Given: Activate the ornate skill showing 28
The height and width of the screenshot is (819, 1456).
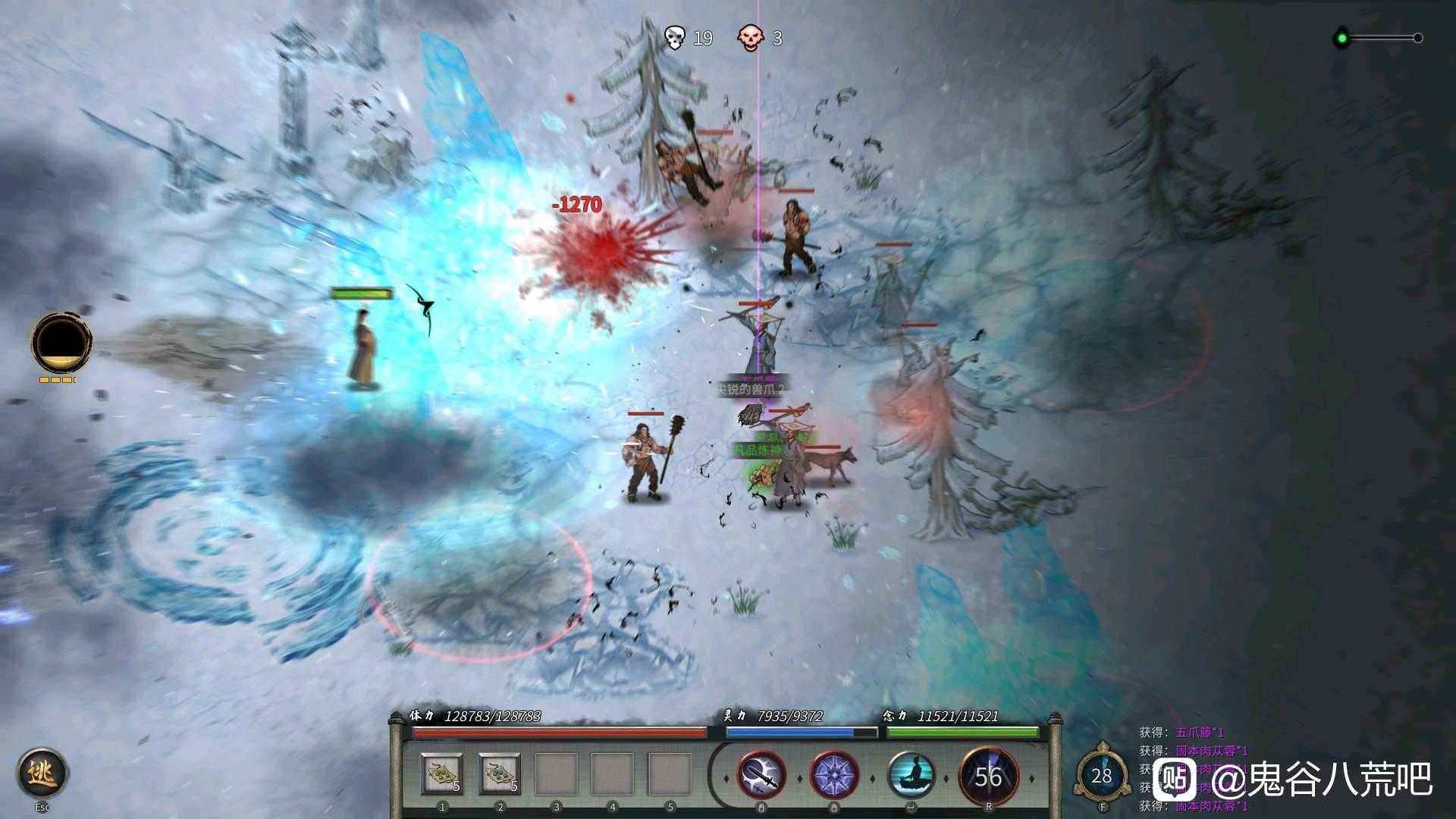Looking at the screenshot, I should pos(1101,775).
